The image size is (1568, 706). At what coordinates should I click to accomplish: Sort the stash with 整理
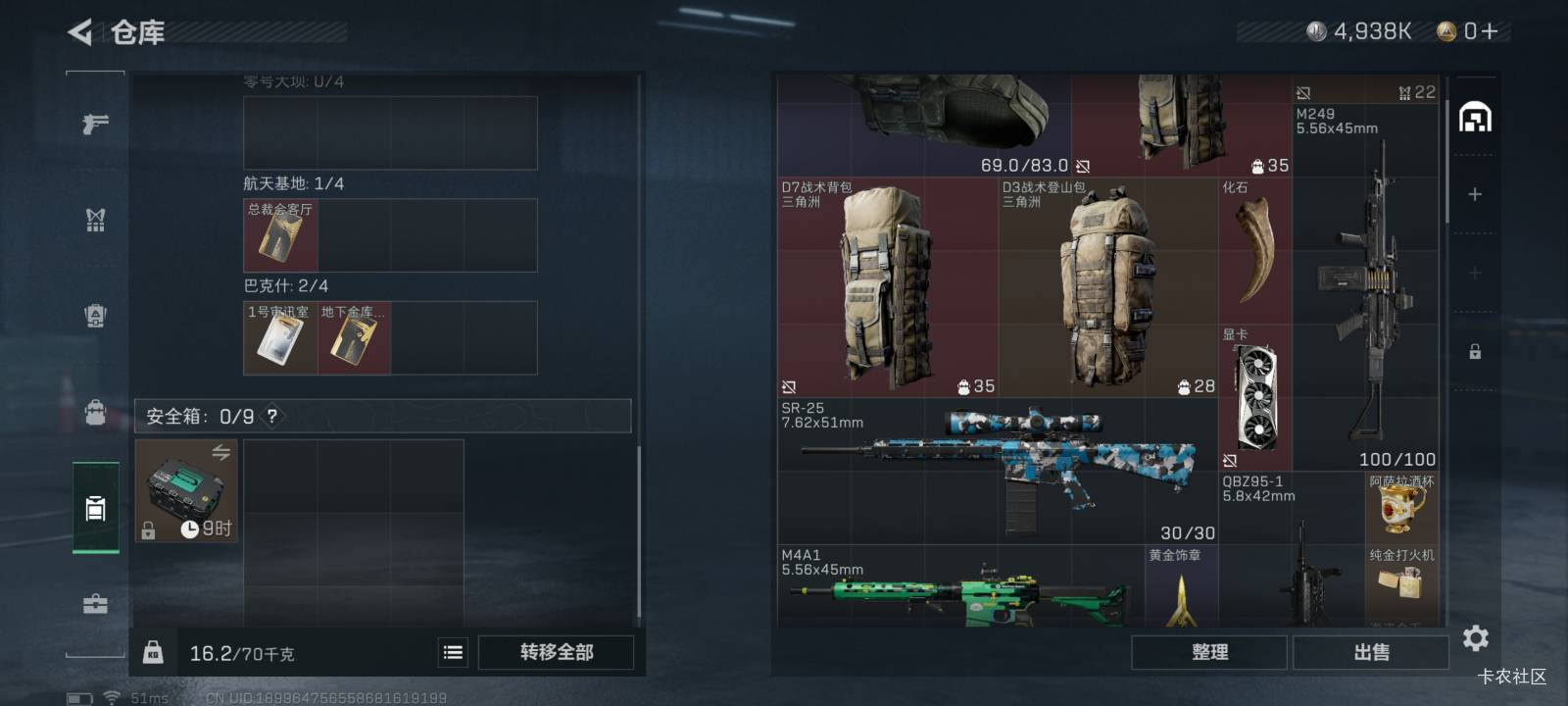(x=1209, y=653)
